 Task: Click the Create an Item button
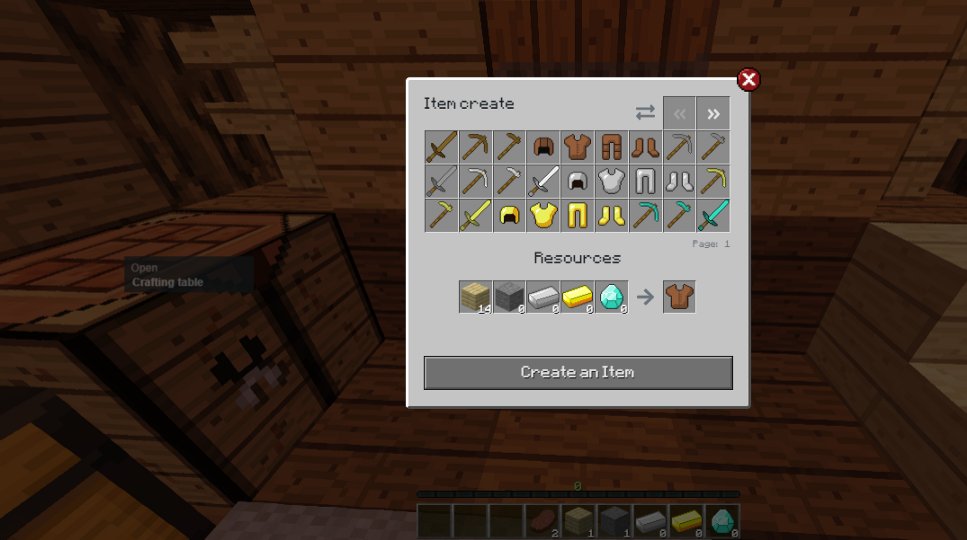[x=578, y=372]
